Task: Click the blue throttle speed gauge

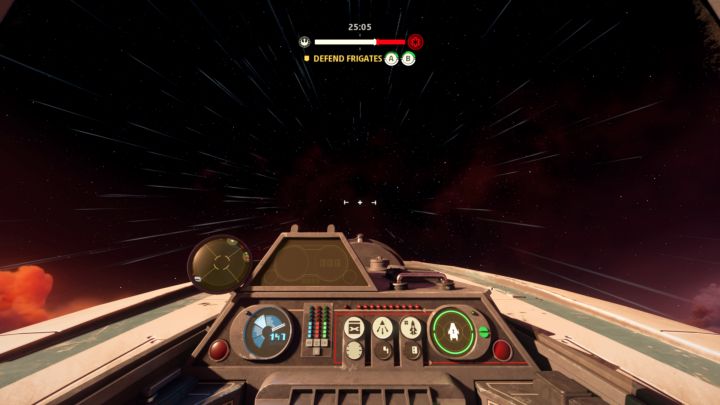Action: (x=268, y=331)
